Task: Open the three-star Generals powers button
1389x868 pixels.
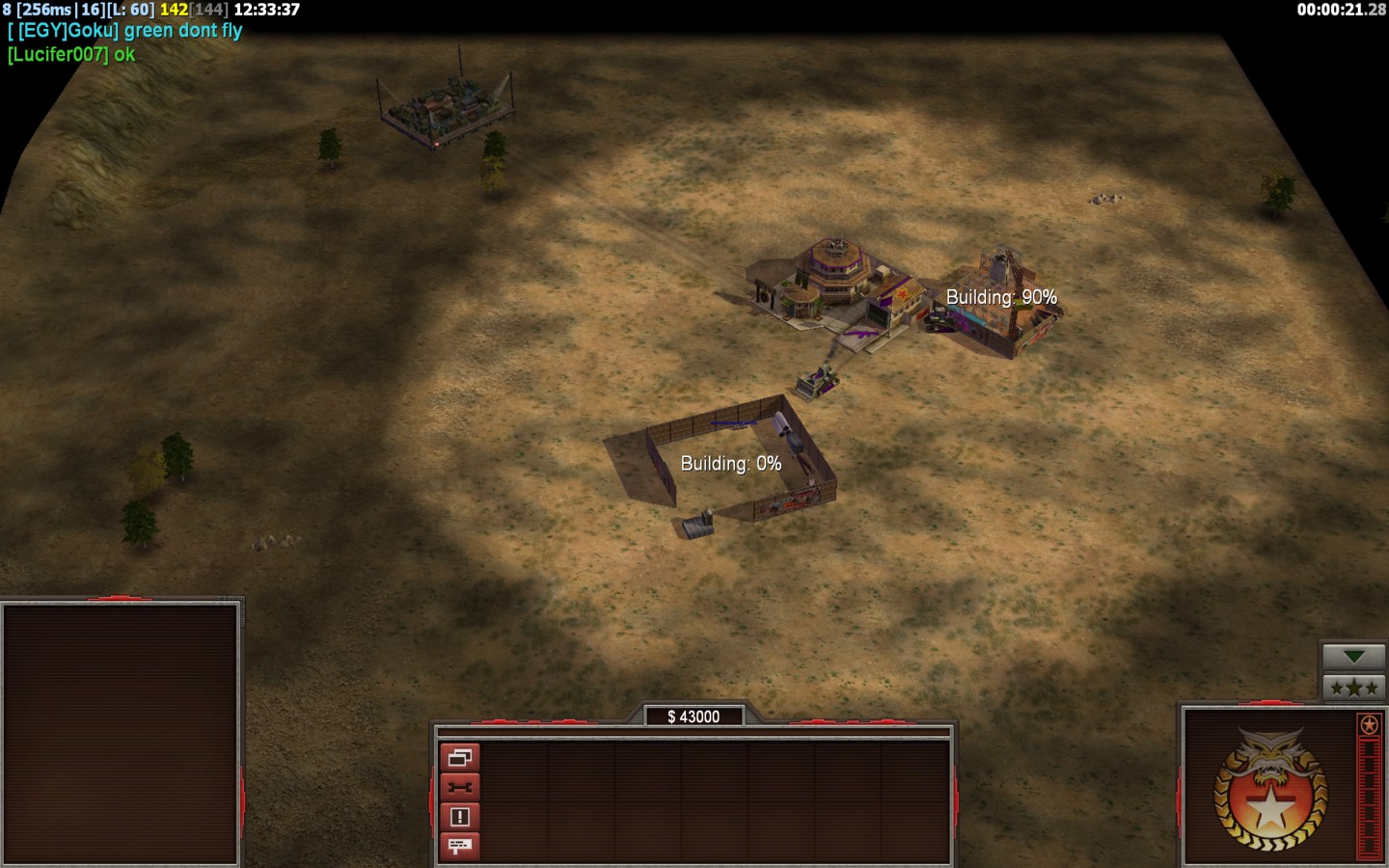Action: (1353, 688)
